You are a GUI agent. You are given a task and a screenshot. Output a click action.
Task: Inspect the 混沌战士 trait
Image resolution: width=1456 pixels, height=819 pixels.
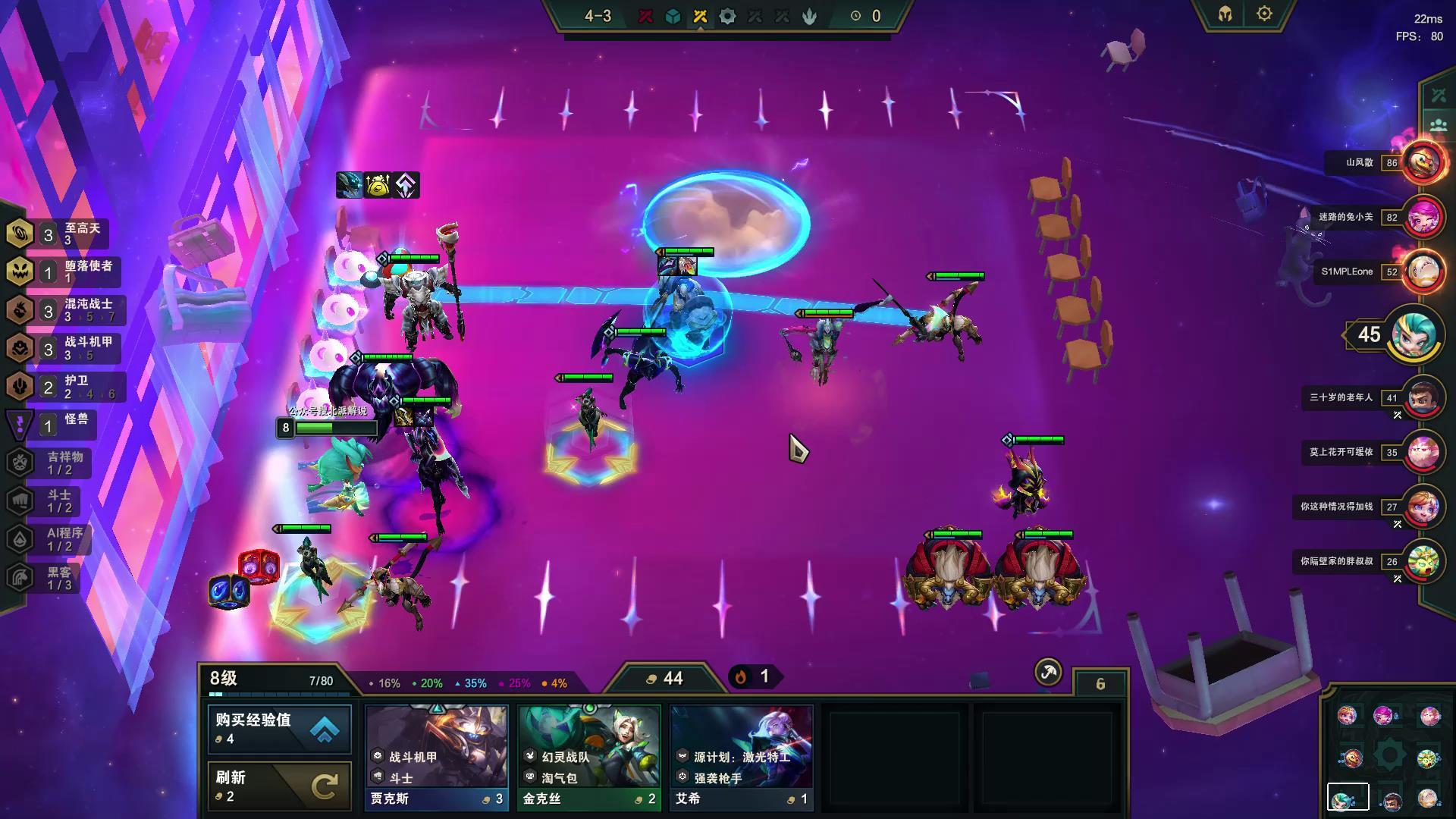(x=64, y=309)
